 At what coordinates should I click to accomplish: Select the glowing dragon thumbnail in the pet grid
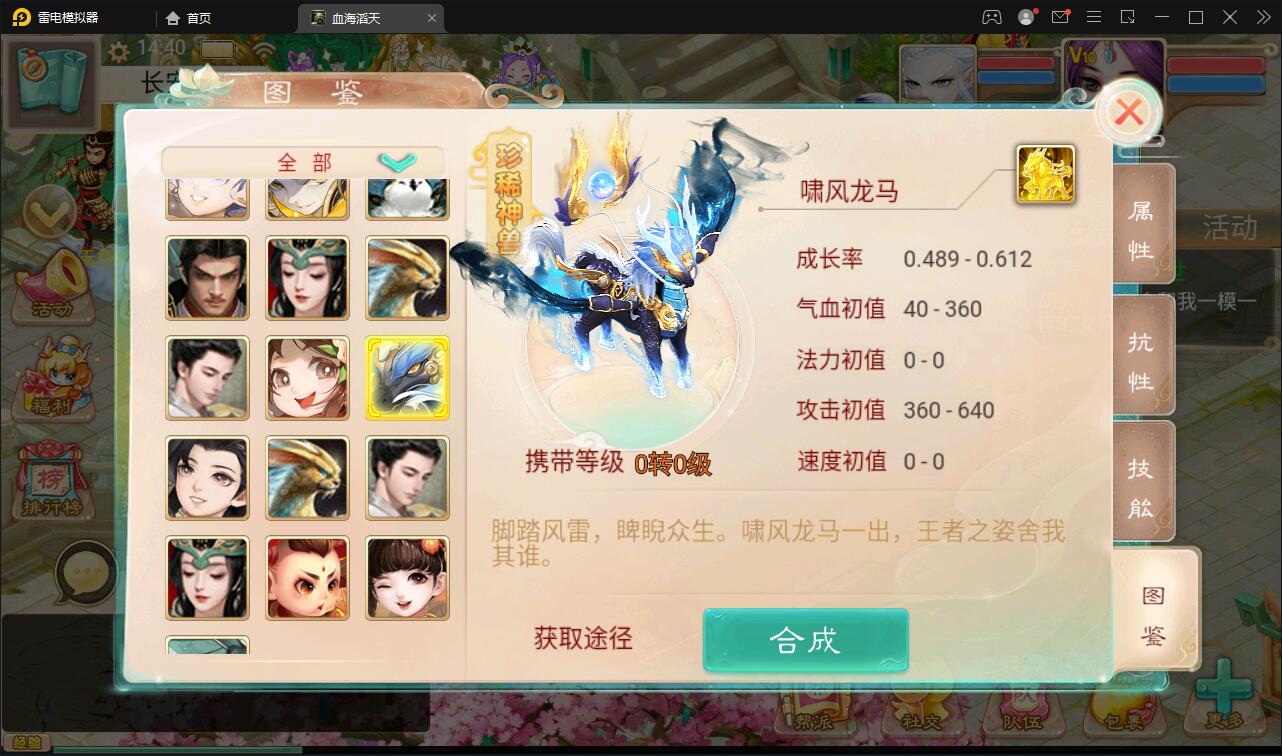(x=407, y=378)
